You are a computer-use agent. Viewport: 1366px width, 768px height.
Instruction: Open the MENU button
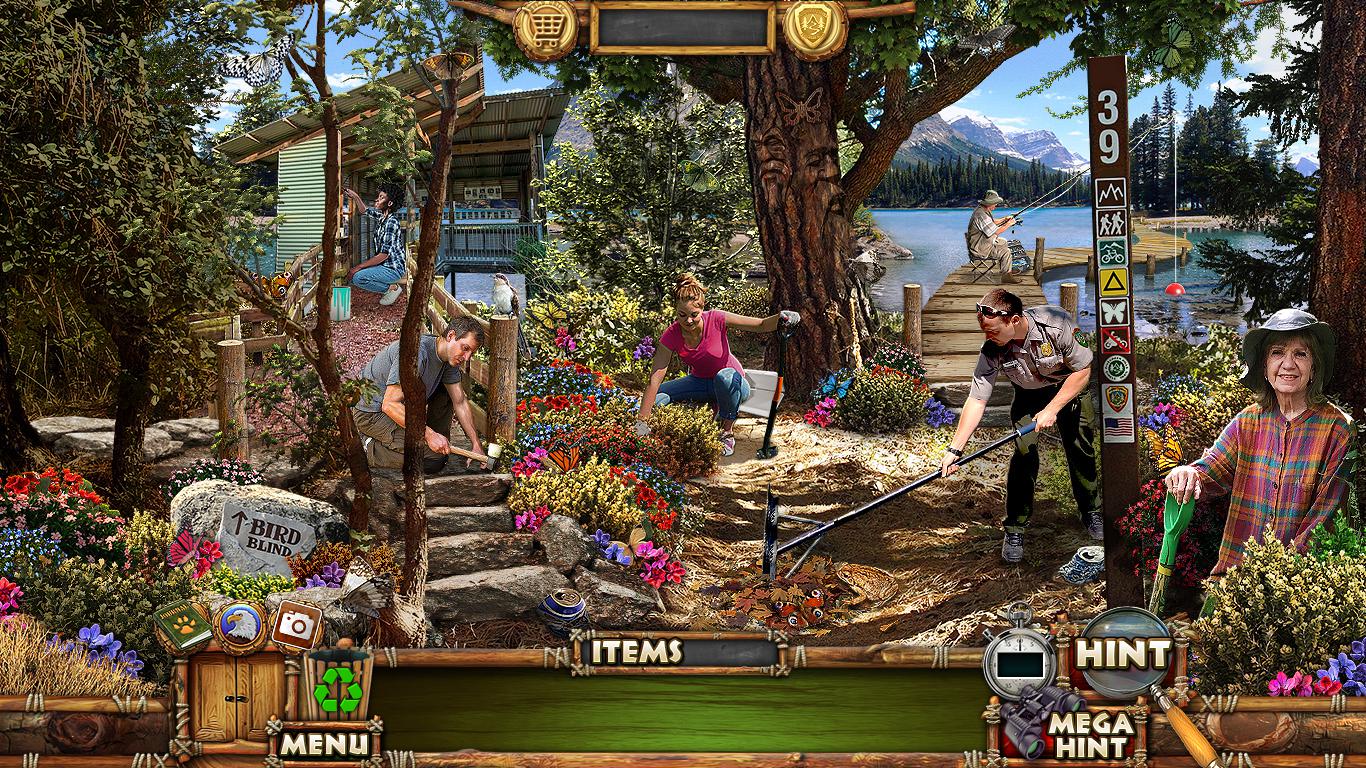pos(323,743)
